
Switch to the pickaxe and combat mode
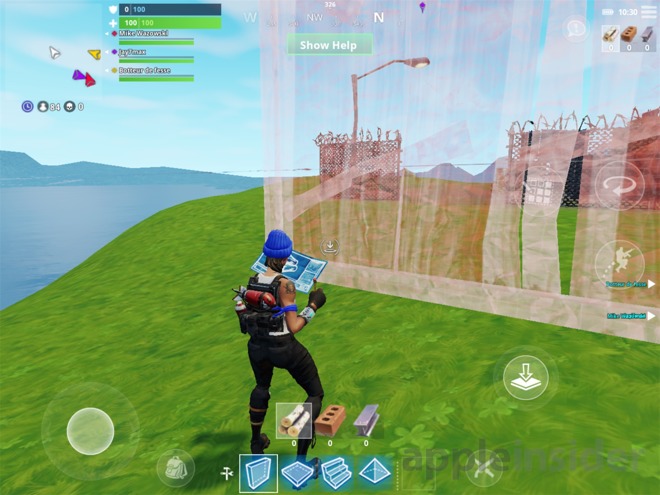point(483,468)
